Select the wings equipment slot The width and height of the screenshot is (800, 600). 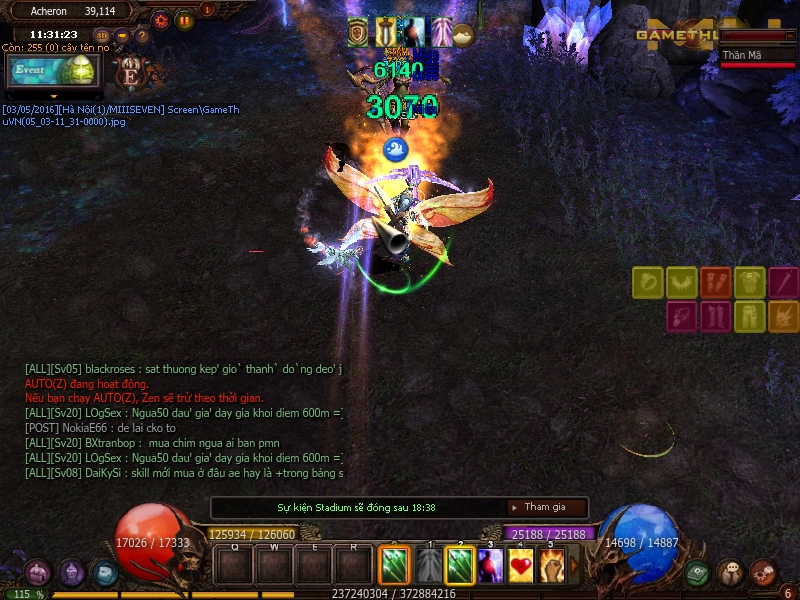[x=682, y=283]
